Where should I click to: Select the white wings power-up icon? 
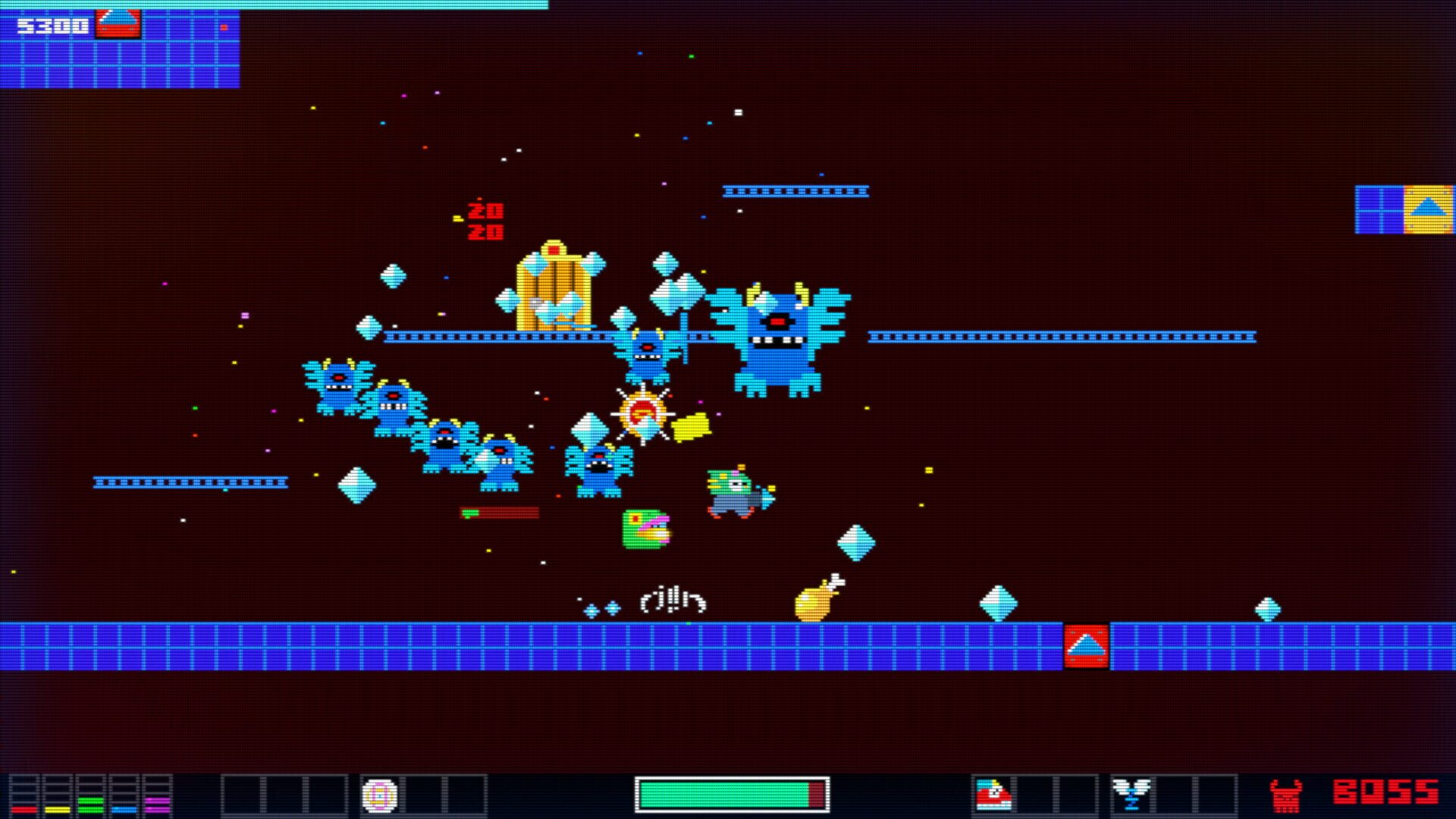click(1133, 793)
